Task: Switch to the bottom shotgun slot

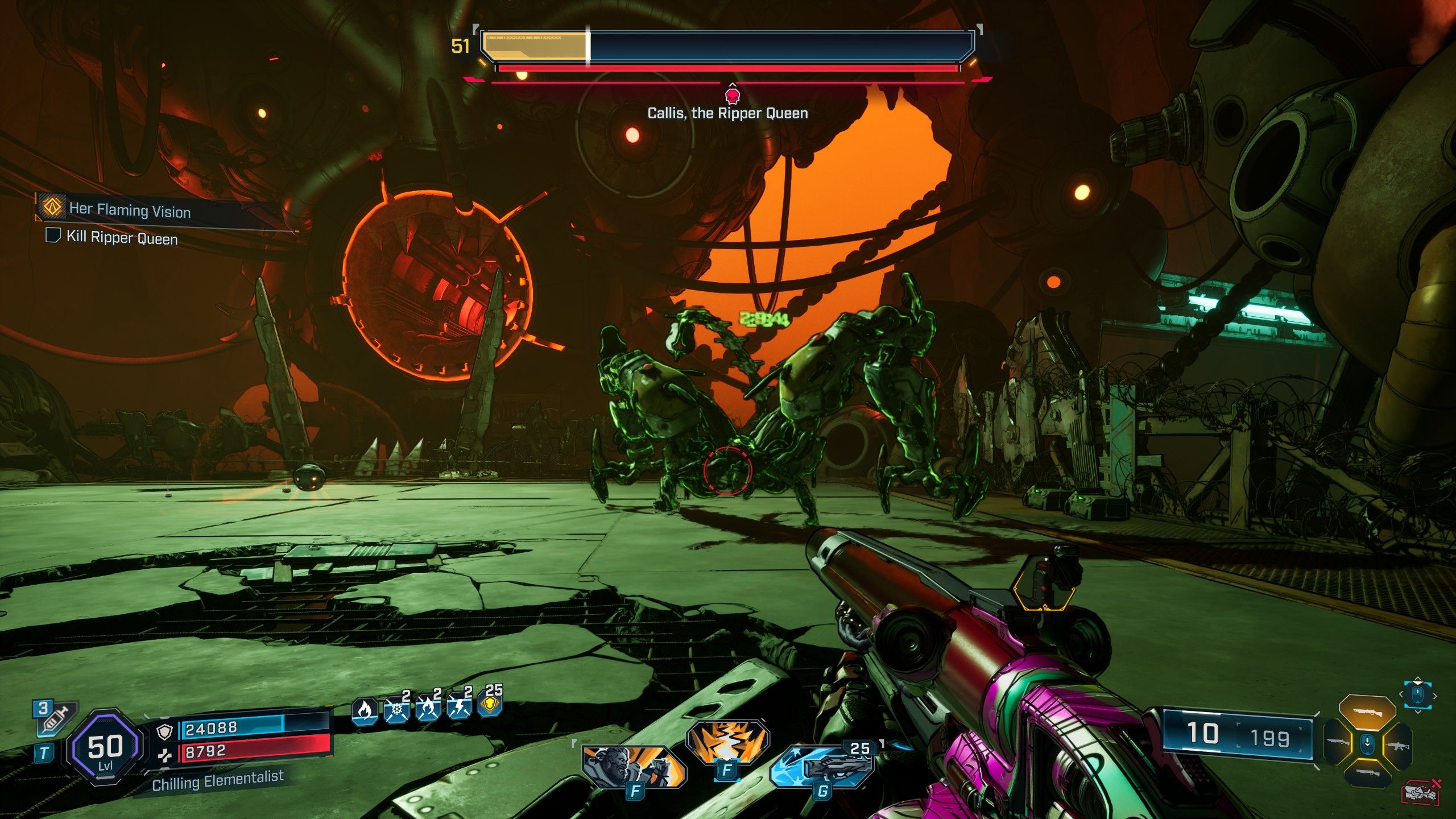Action: [x=1367, y=772]
